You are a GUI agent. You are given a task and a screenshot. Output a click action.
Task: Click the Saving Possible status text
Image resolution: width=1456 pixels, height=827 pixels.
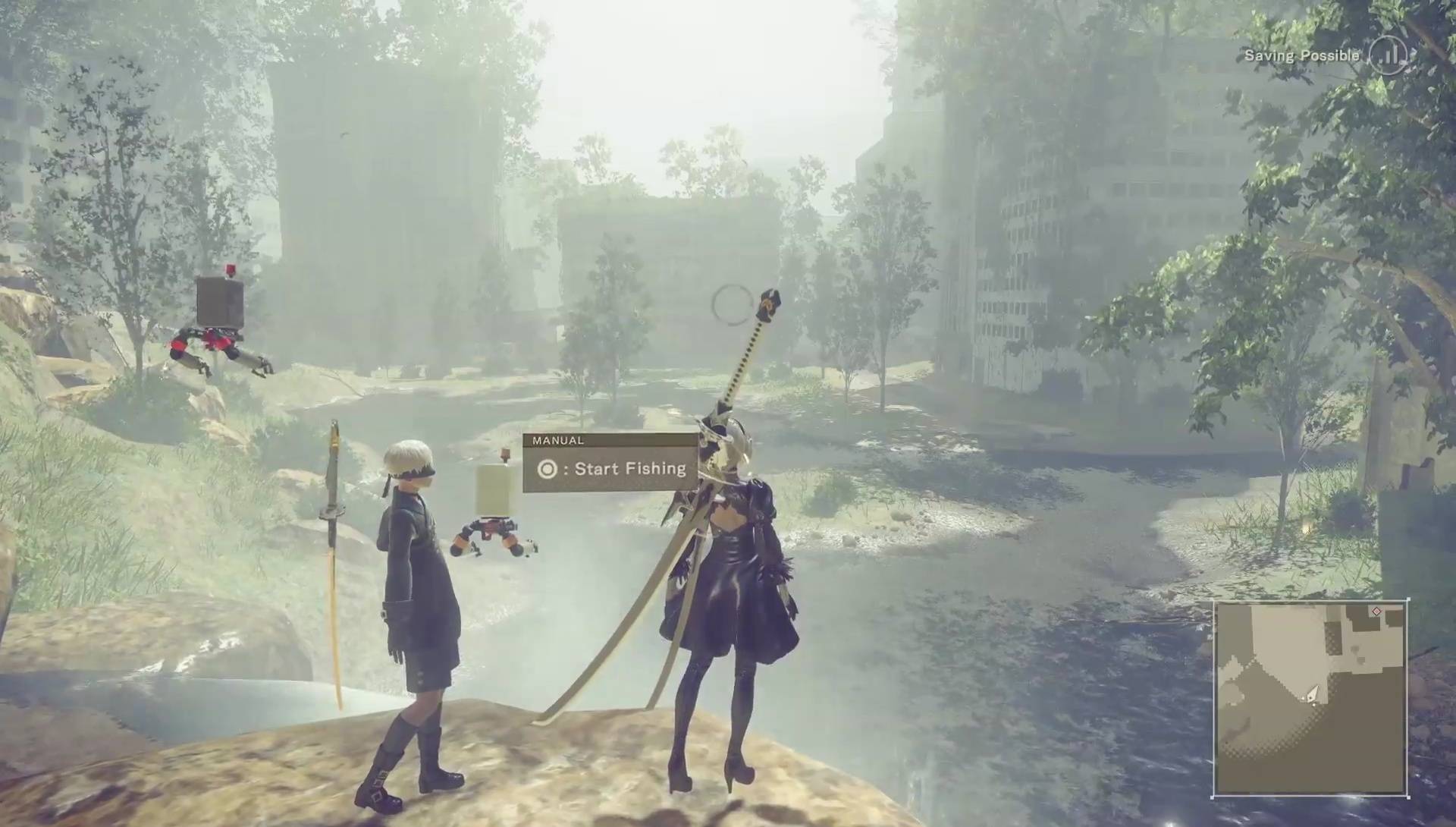click(1302, 55)
